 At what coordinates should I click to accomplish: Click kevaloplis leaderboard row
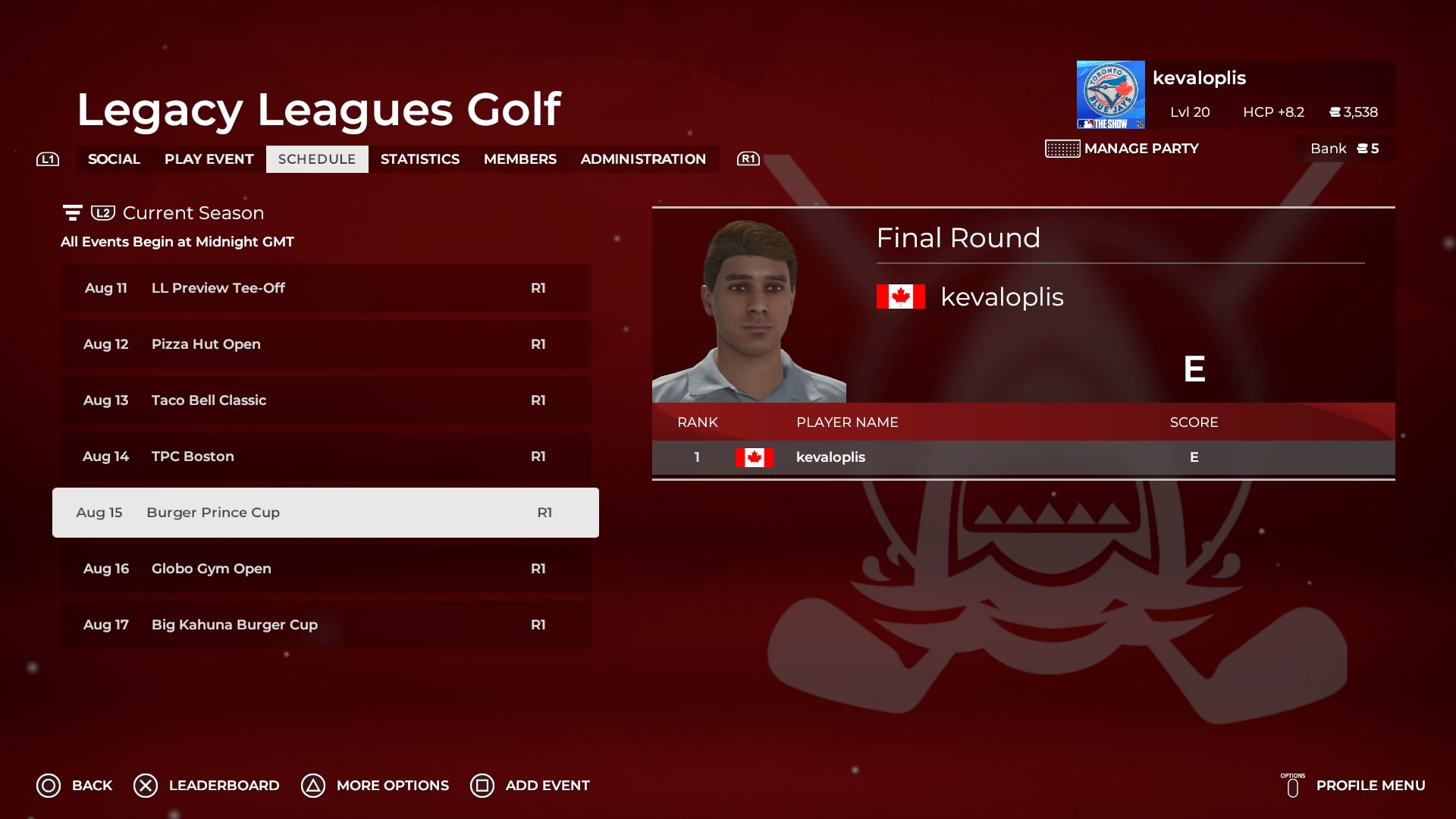[1023, 457]
